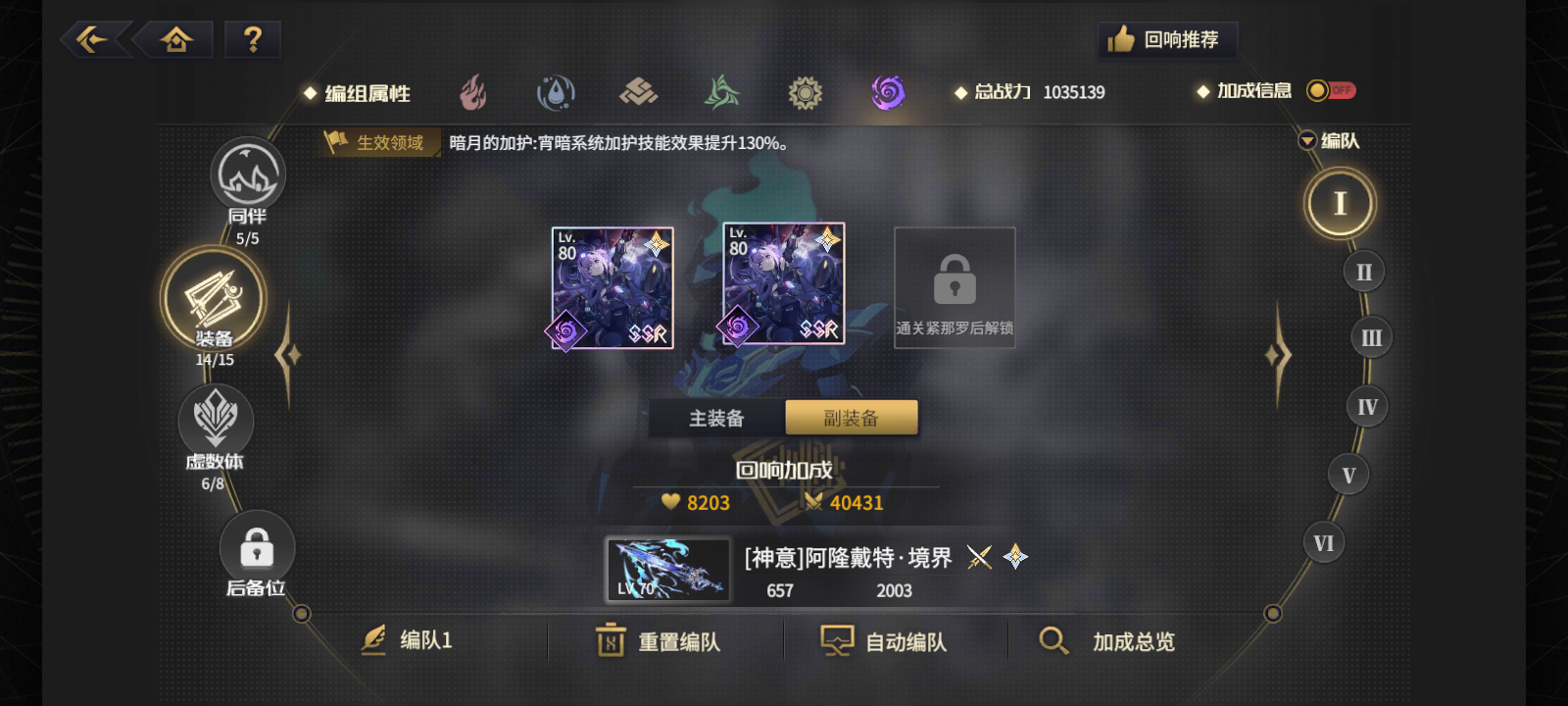Image resolution: width=1568 pixels, height=706 pixels.
Task: Click the locked 后备位 icon
Action: pos(256,549)
